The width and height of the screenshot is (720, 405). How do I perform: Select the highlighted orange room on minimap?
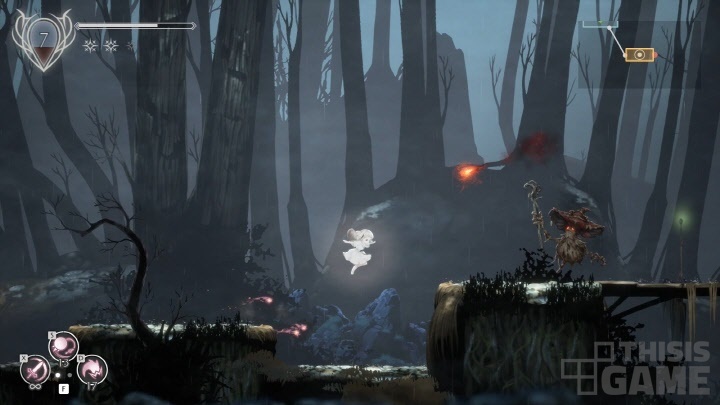(637, 54)
